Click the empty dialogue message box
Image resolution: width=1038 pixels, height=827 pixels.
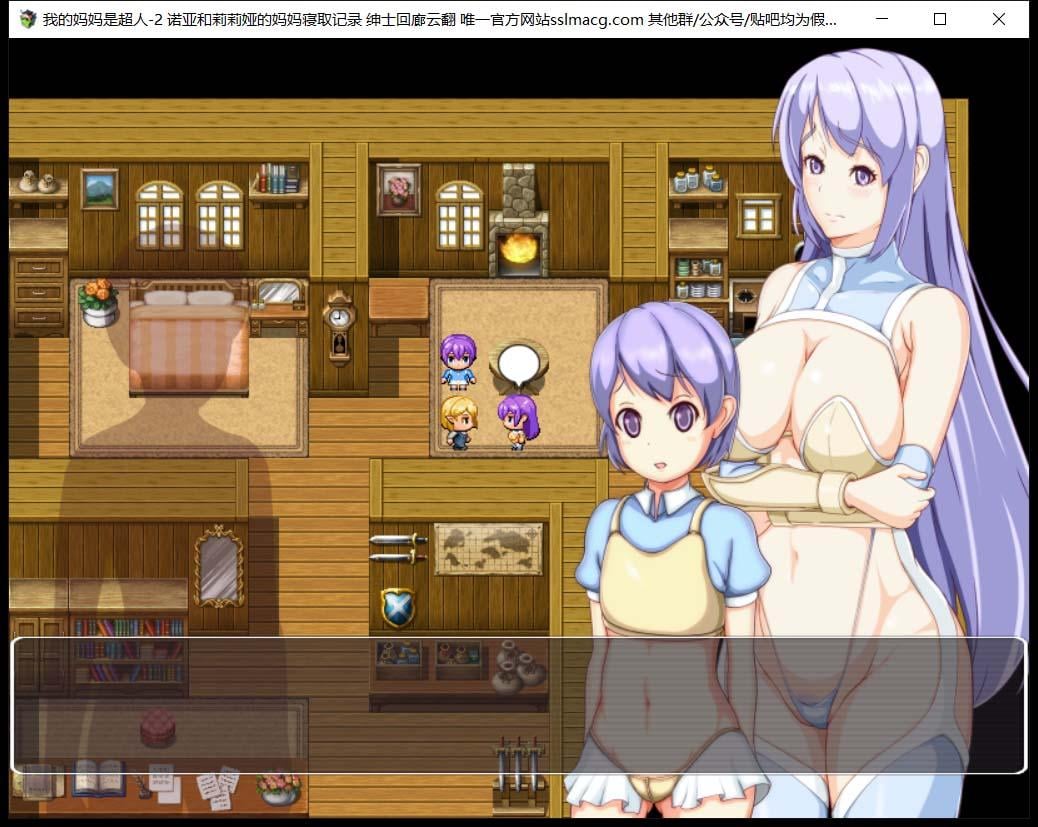[518, 705]
